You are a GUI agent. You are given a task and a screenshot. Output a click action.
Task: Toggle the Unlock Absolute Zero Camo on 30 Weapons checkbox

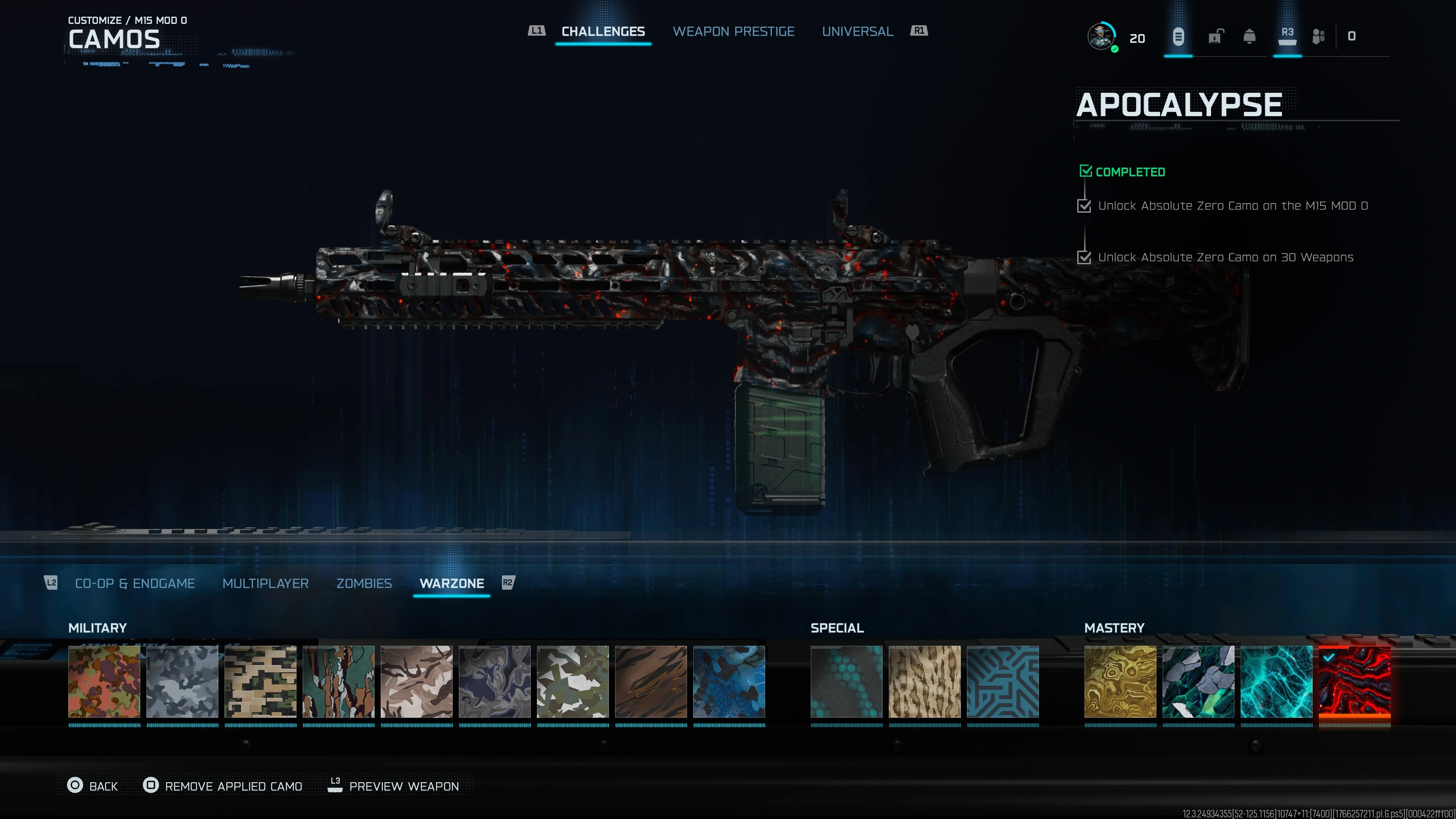(1084, 258)
